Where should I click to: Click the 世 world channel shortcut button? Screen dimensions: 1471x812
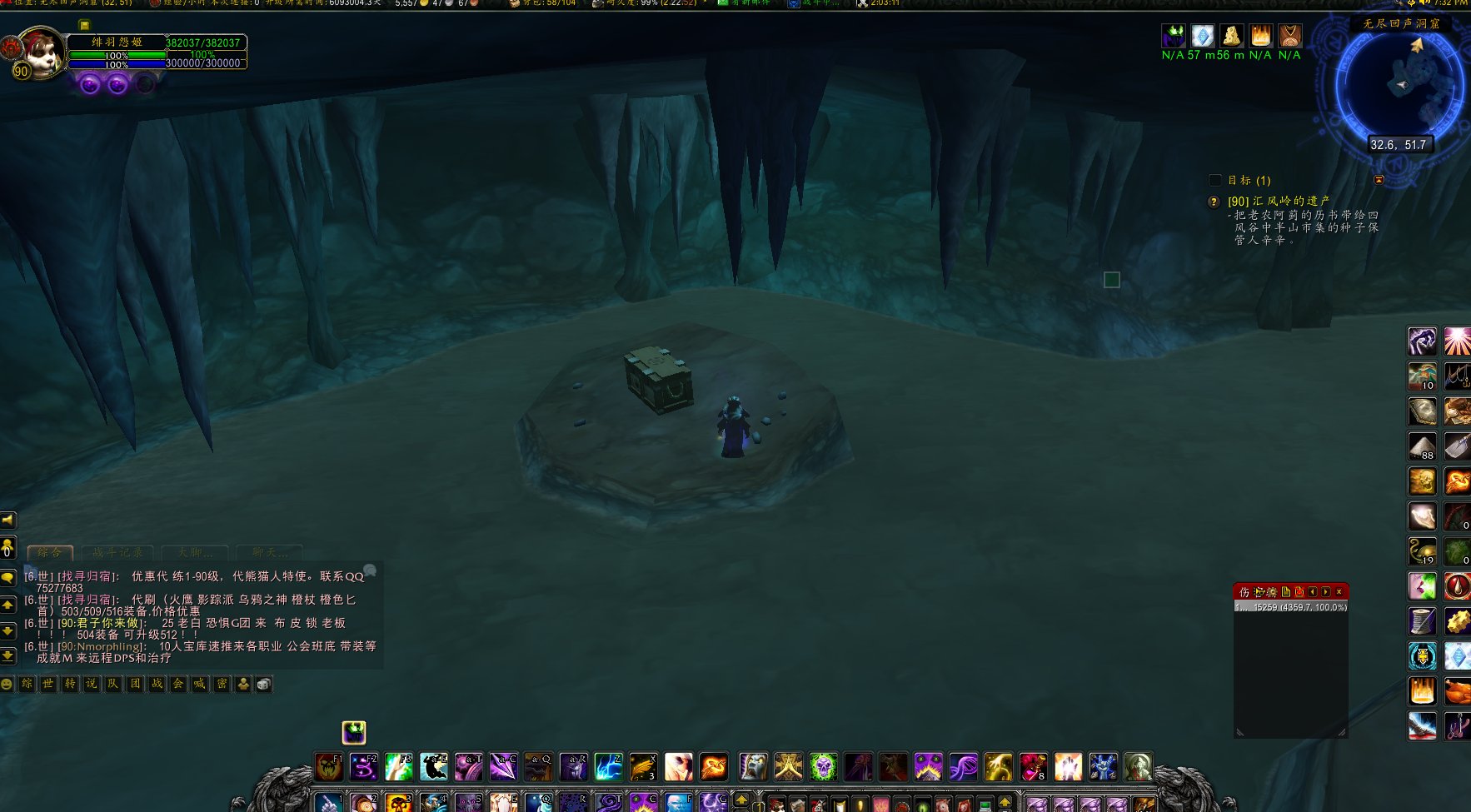tap(48, 684)
